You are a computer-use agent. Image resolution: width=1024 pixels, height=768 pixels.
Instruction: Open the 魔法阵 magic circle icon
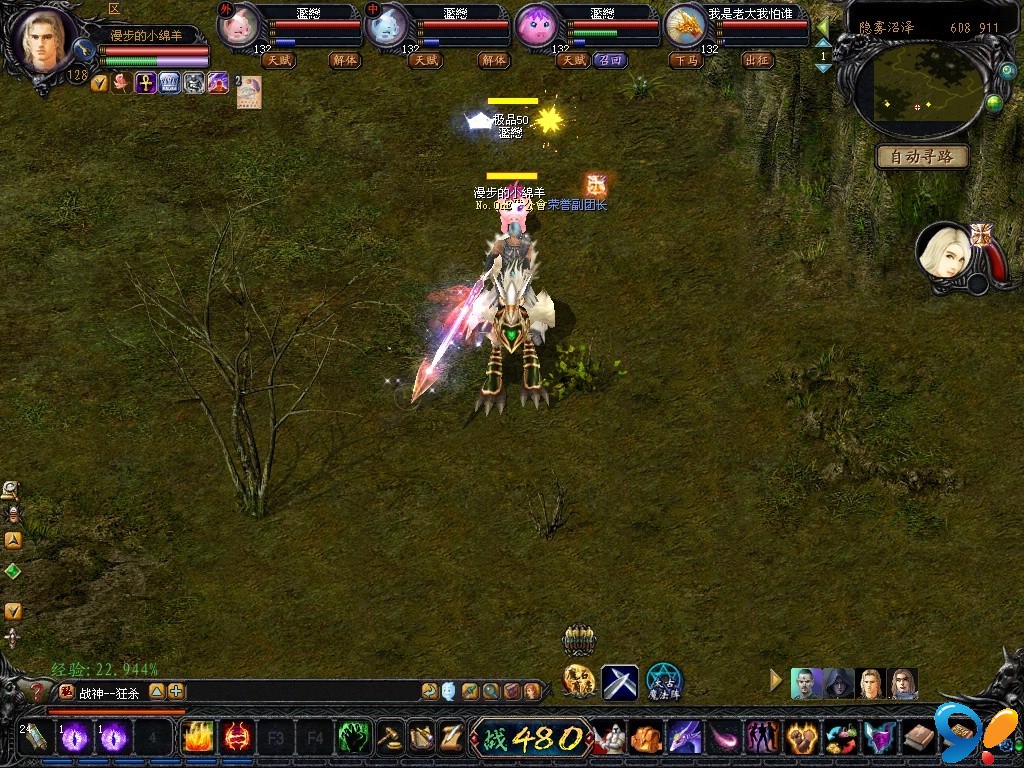(x=663, y=682)
